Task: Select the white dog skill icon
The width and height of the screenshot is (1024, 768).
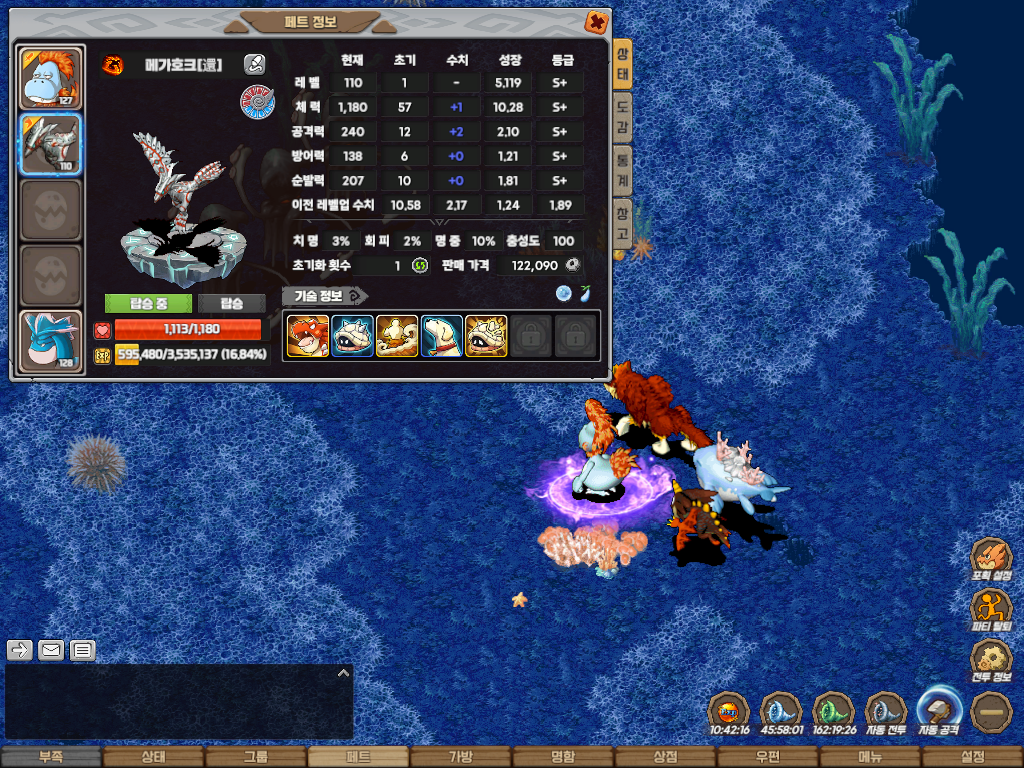Action: point(441,336)
